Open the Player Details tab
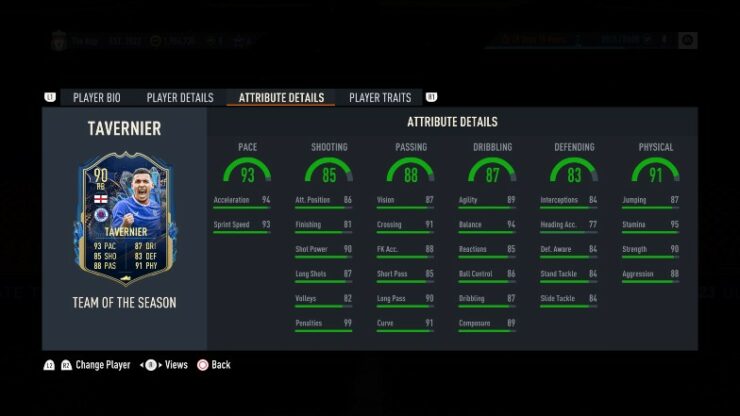 pos(180,98)
